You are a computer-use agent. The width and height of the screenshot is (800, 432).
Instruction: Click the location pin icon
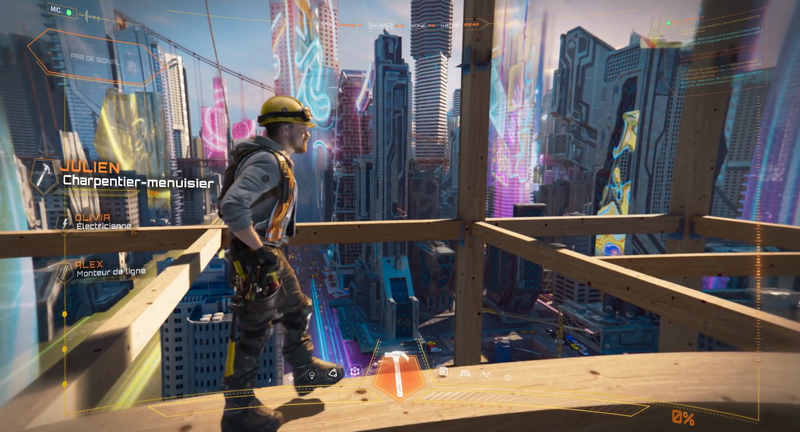[312, 374]
